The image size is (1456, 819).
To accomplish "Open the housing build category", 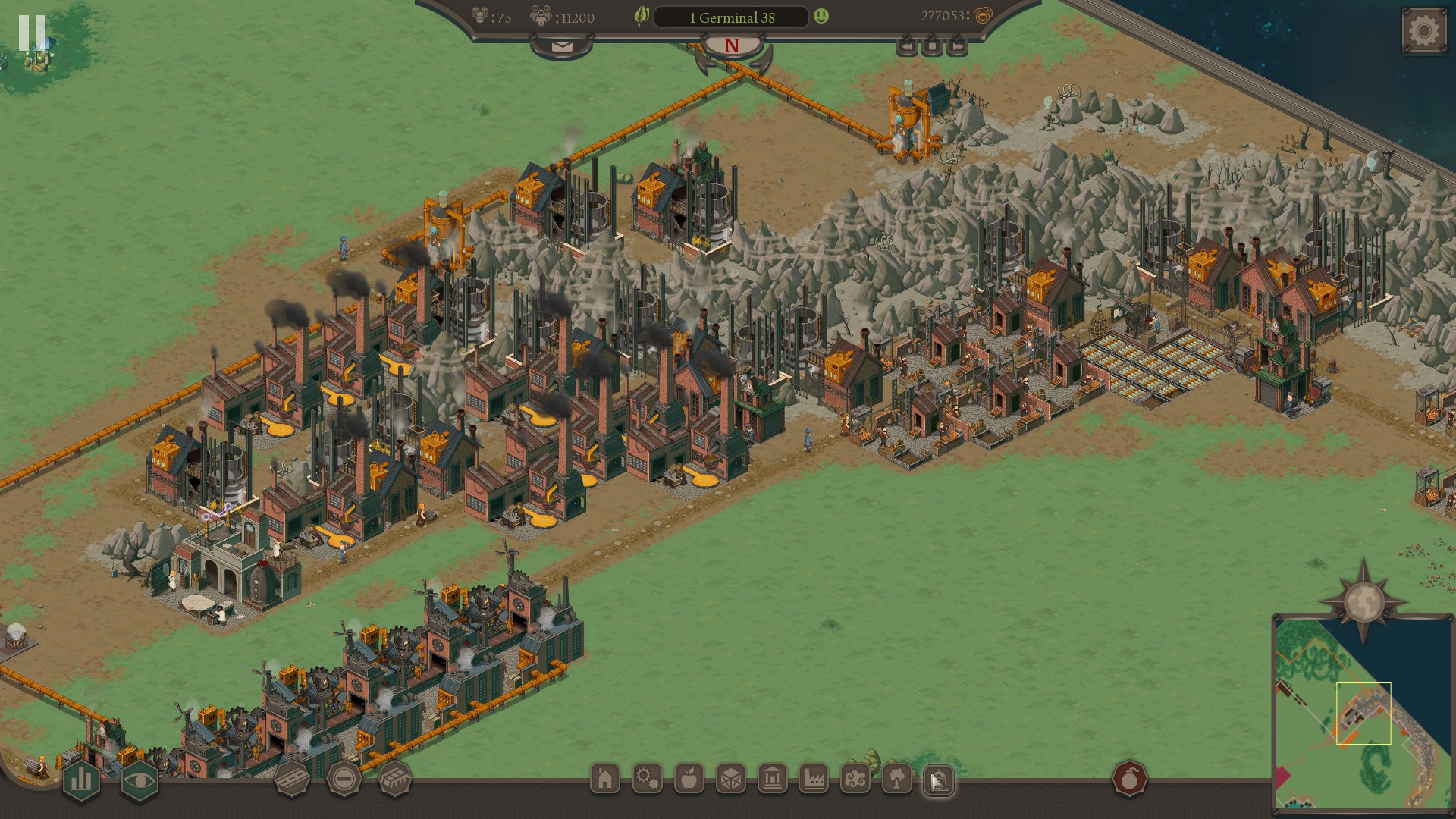I will coord(605,779).
